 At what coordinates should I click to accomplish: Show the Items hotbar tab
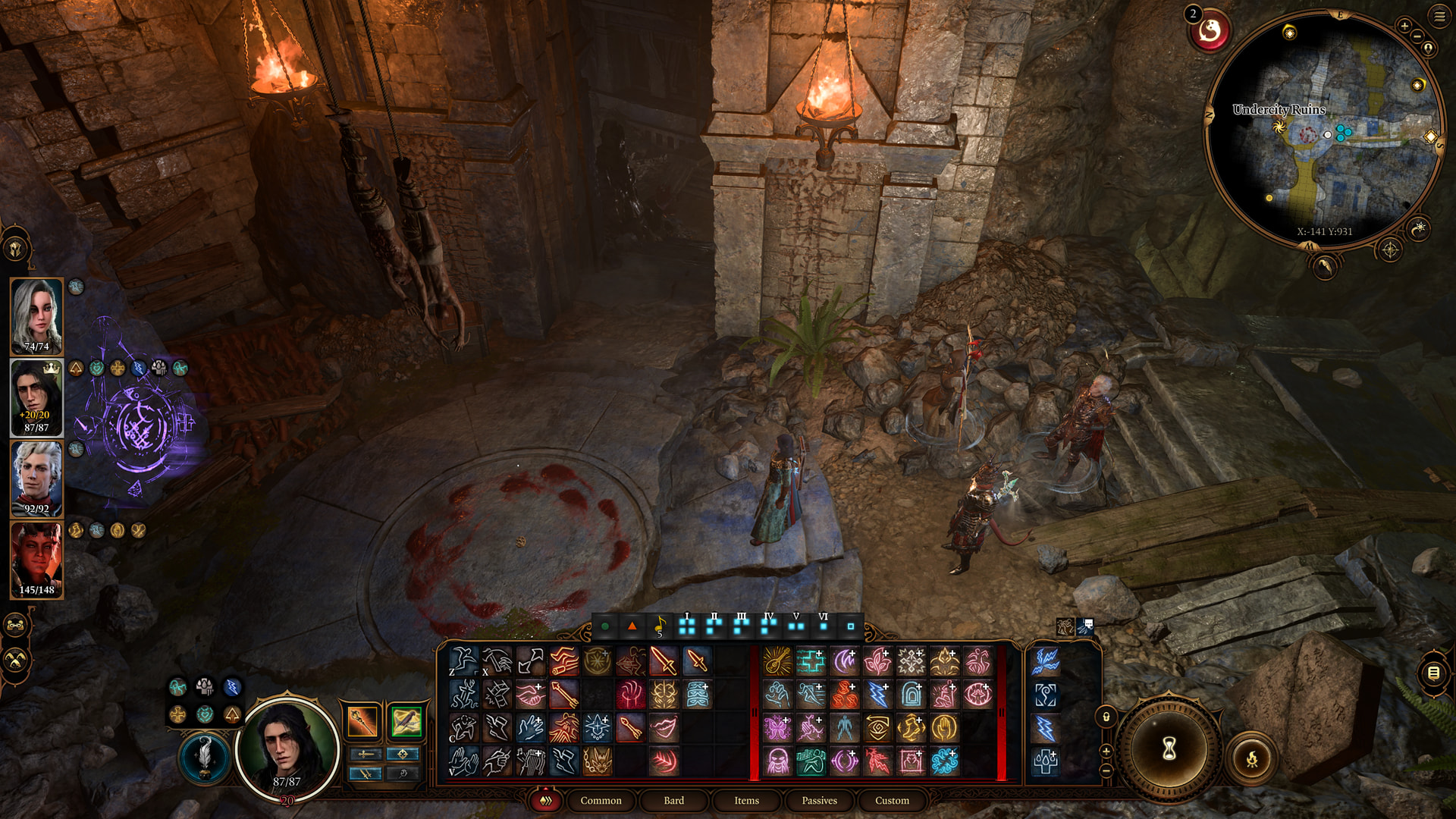tap(746, 801)
